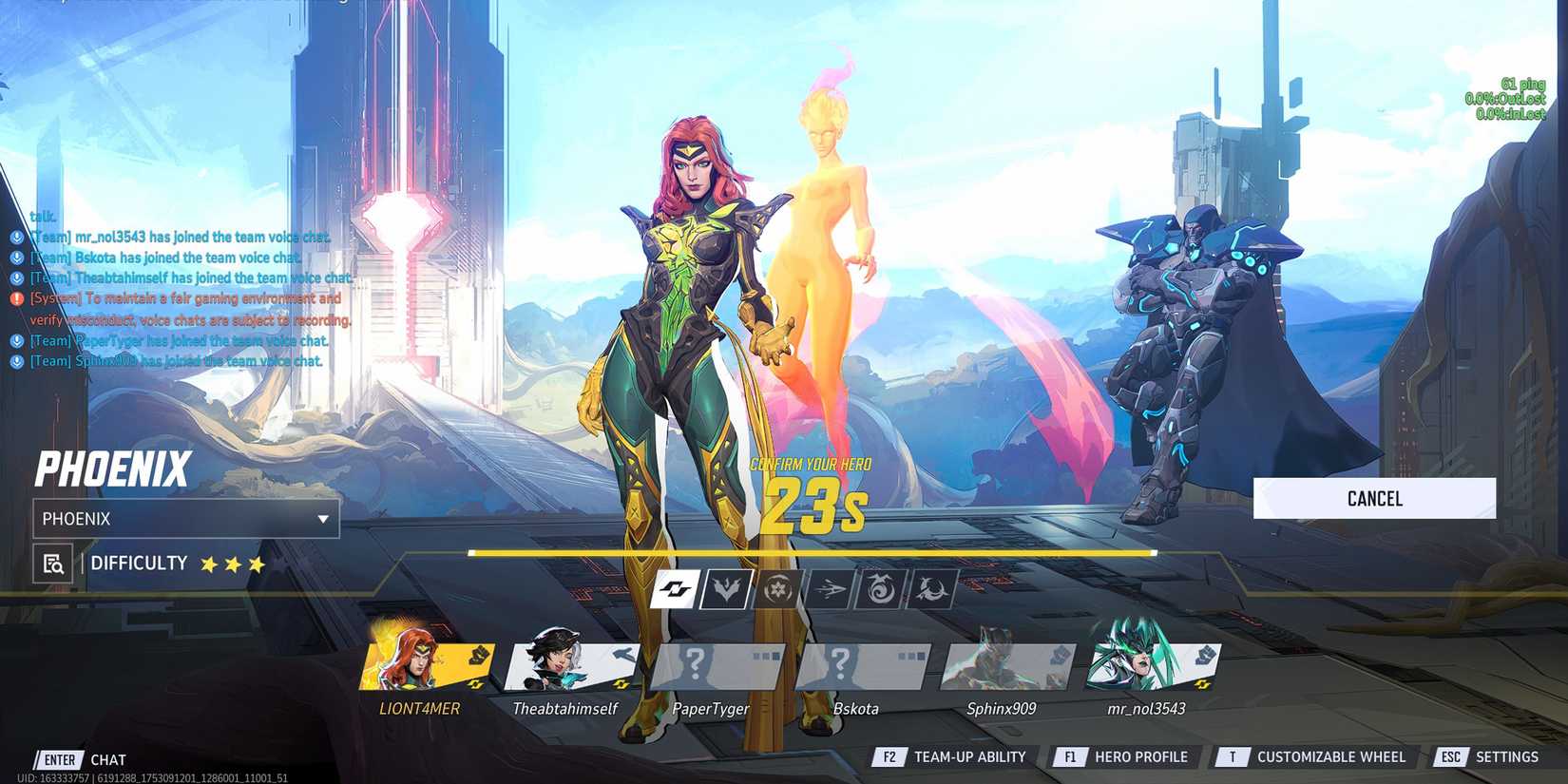
Task: Mute the speaker icon on mr_nol3543's voice message
Action: tap(16, 238)
